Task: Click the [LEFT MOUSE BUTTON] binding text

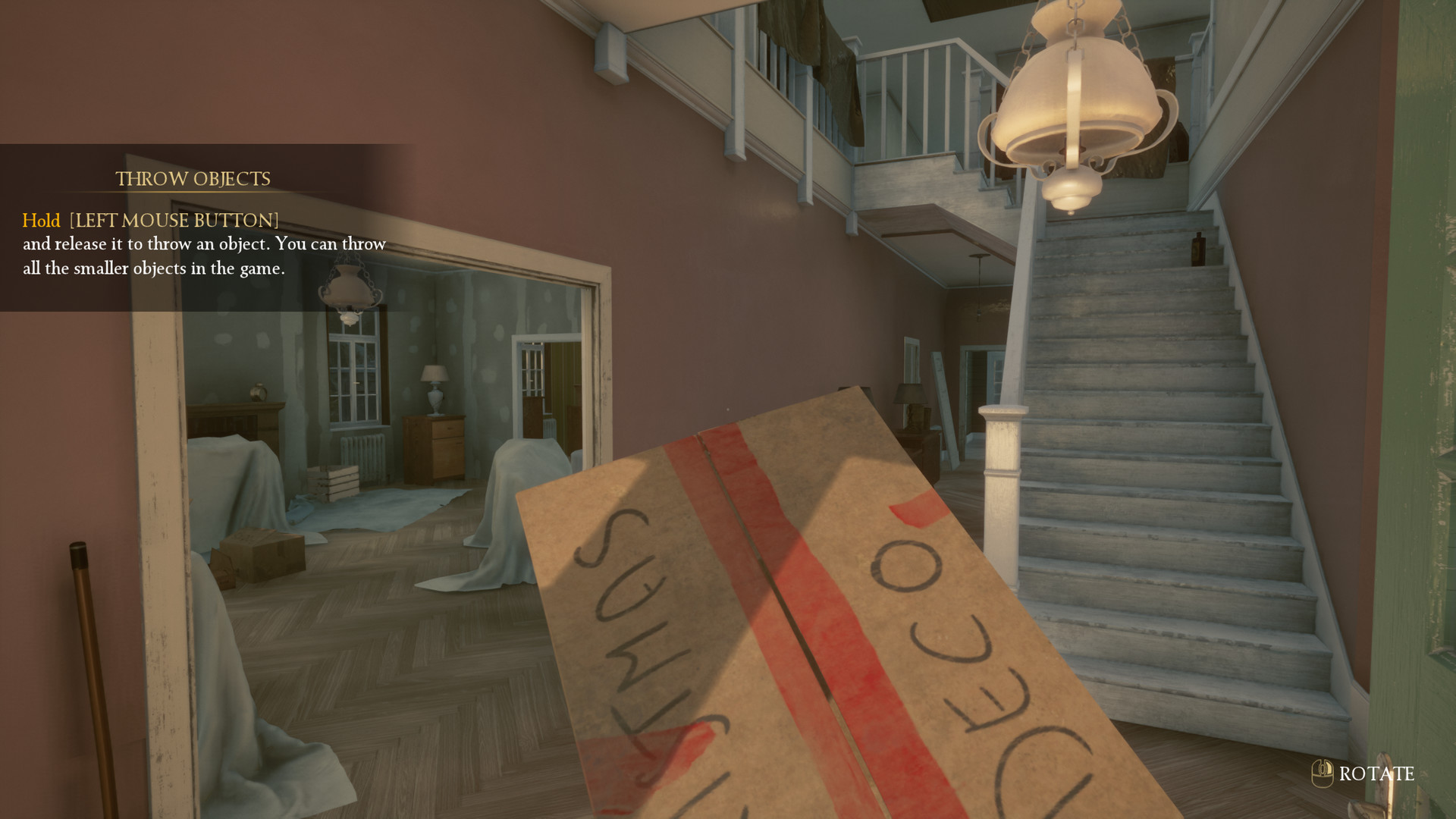Action: pos(173,221)
